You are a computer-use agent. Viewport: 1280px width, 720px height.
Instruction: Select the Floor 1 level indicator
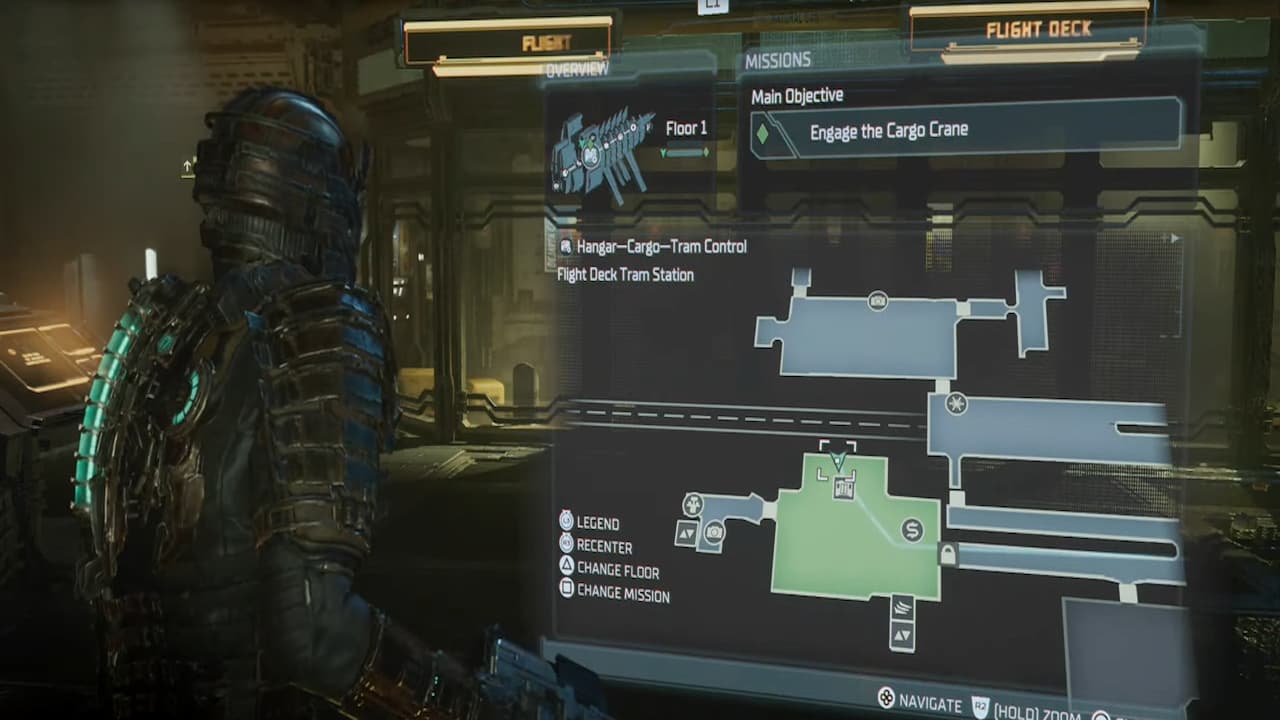click(686, 129)
